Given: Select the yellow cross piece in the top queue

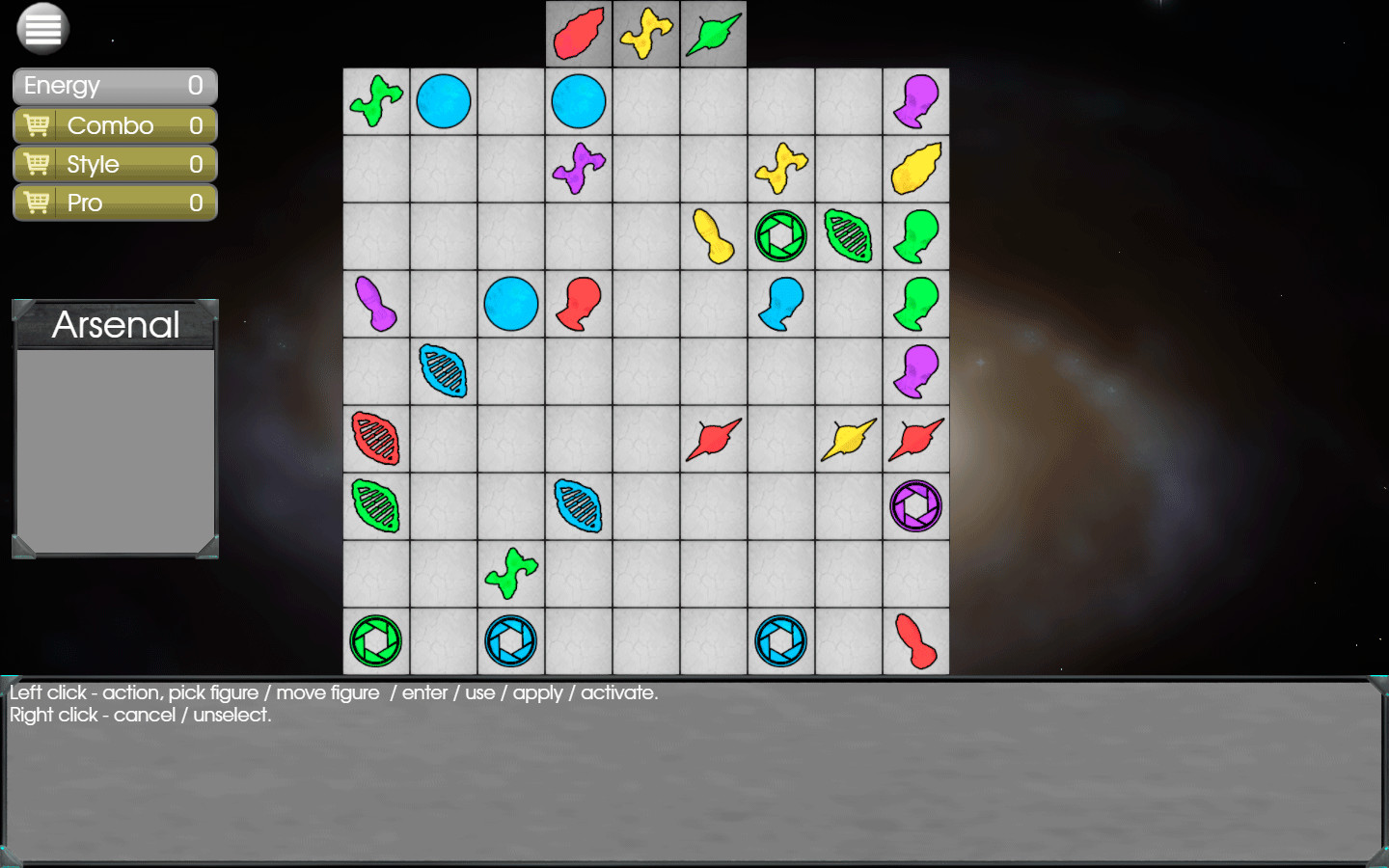Looking at the screenshot, I should pyautogui.click(x=645, y=34).
